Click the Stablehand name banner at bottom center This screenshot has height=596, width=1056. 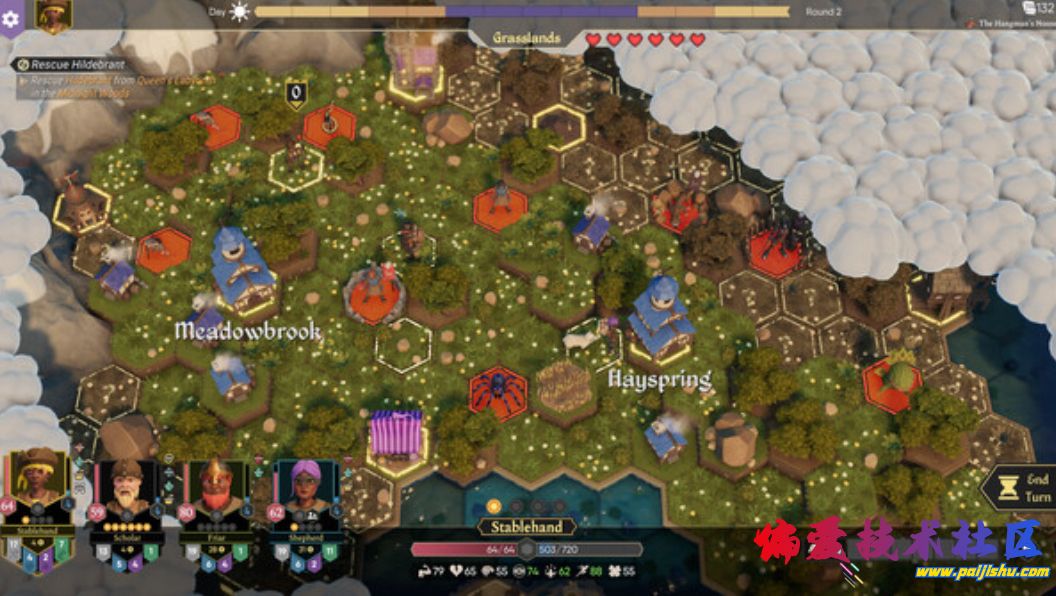click(526, 526)
